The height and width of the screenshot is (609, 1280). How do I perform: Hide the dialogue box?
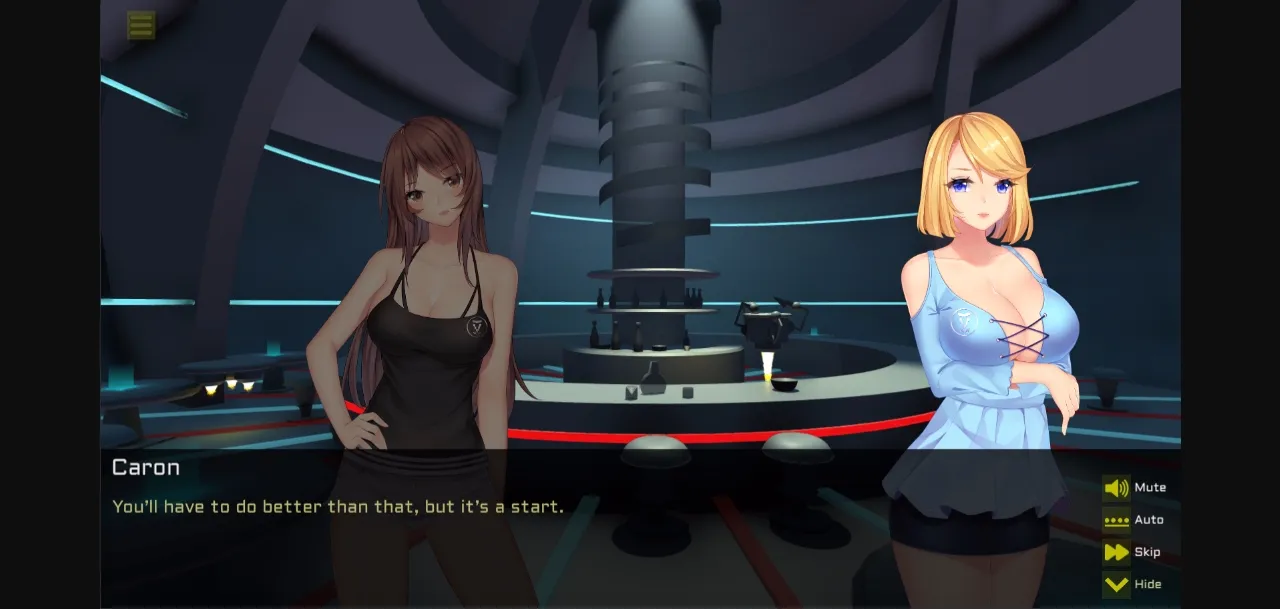click(x=1116, y=584)
